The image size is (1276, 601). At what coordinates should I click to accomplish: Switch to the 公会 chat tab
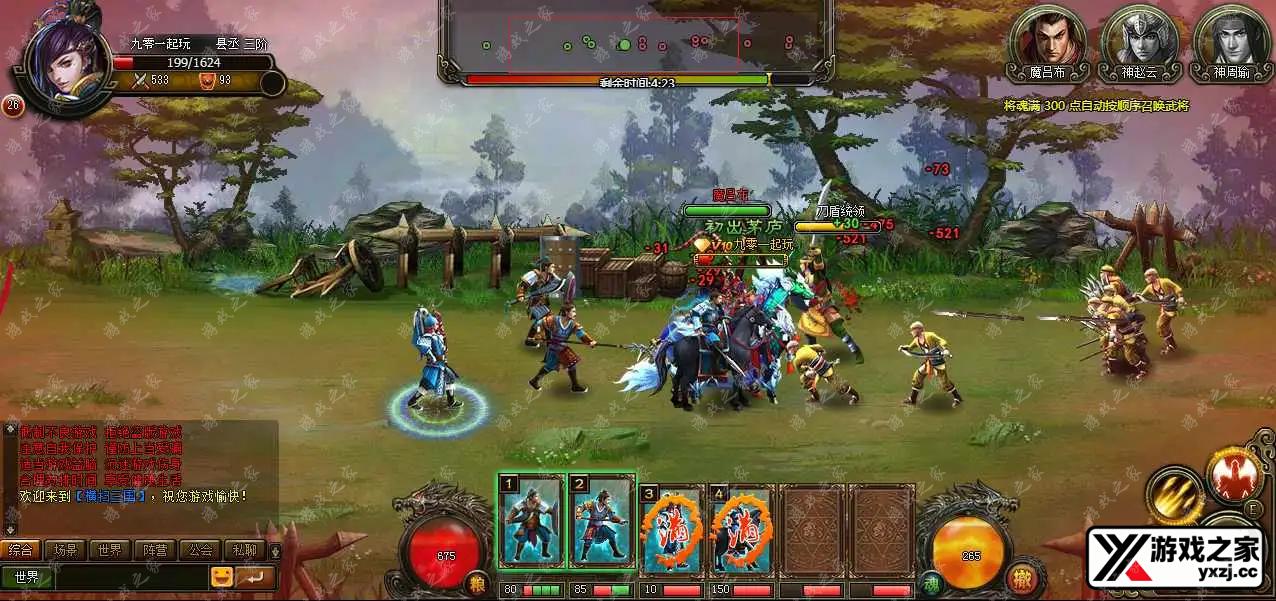click(200, 550)
